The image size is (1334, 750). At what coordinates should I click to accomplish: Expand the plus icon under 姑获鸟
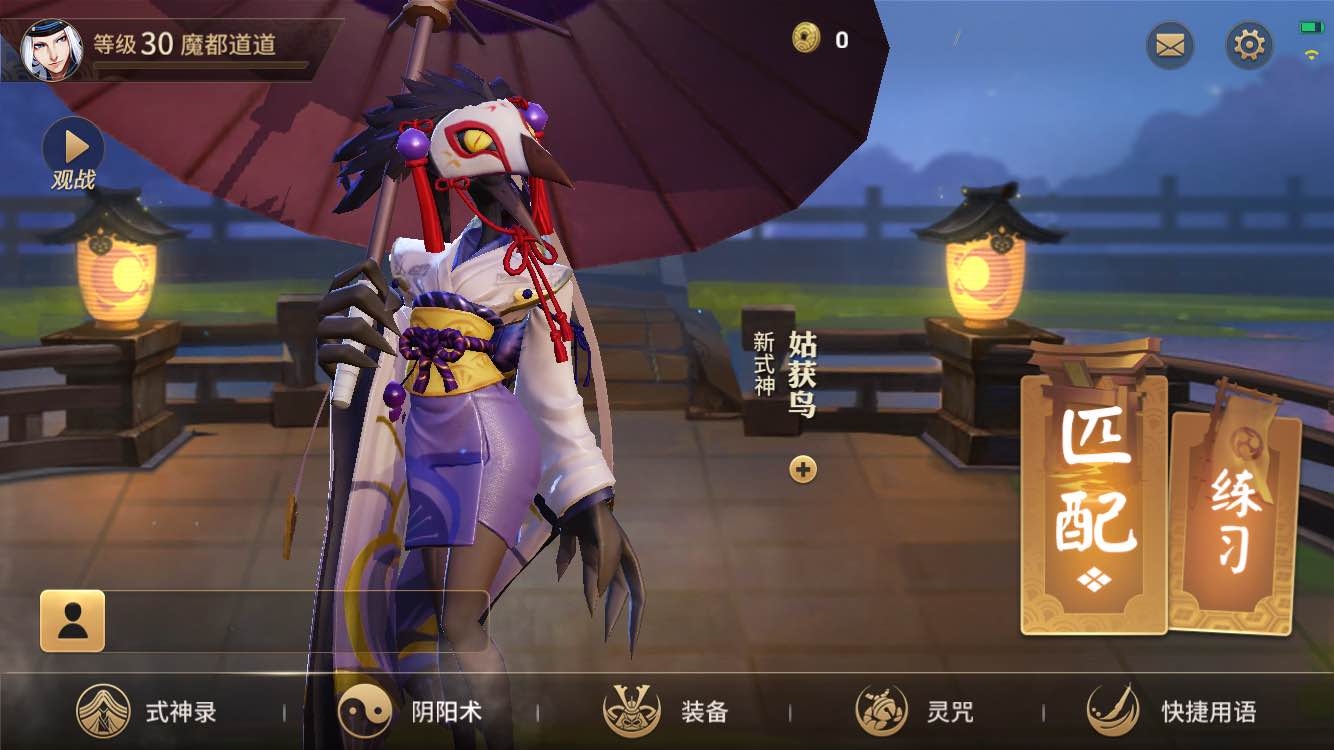click(803, 468)
